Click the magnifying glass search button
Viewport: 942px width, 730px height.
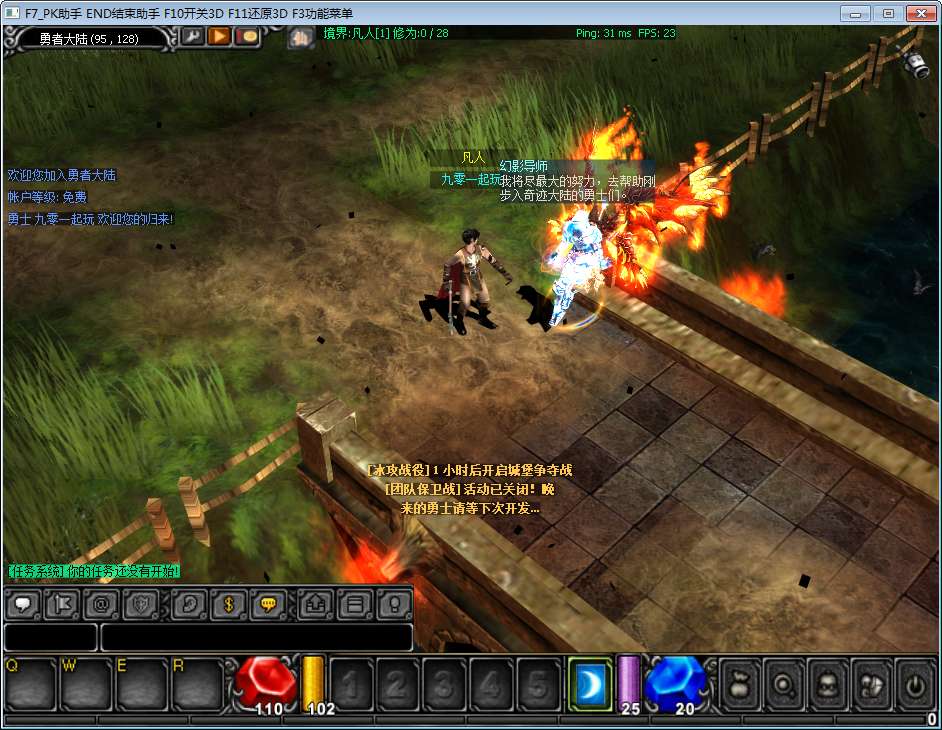[x=783, y=684]
